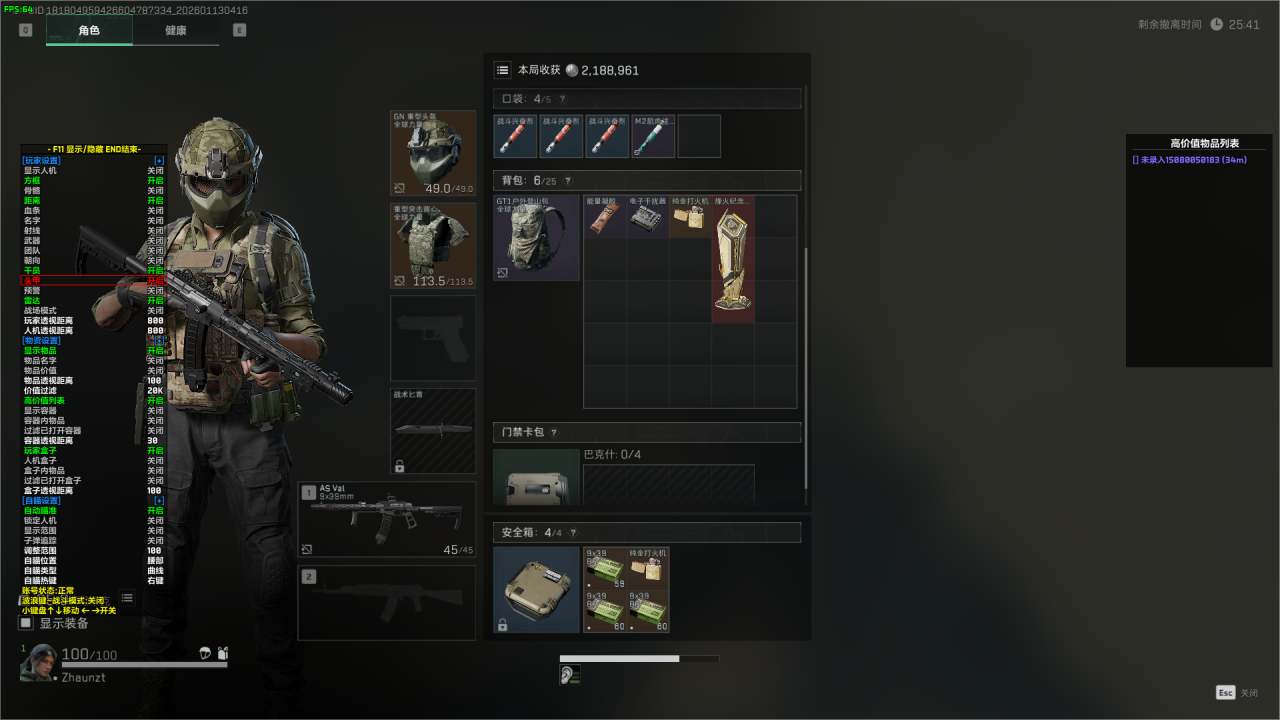1280x720 pixels.
Task: Select the GN heavy helmet slot
Action: coord(433,153)
